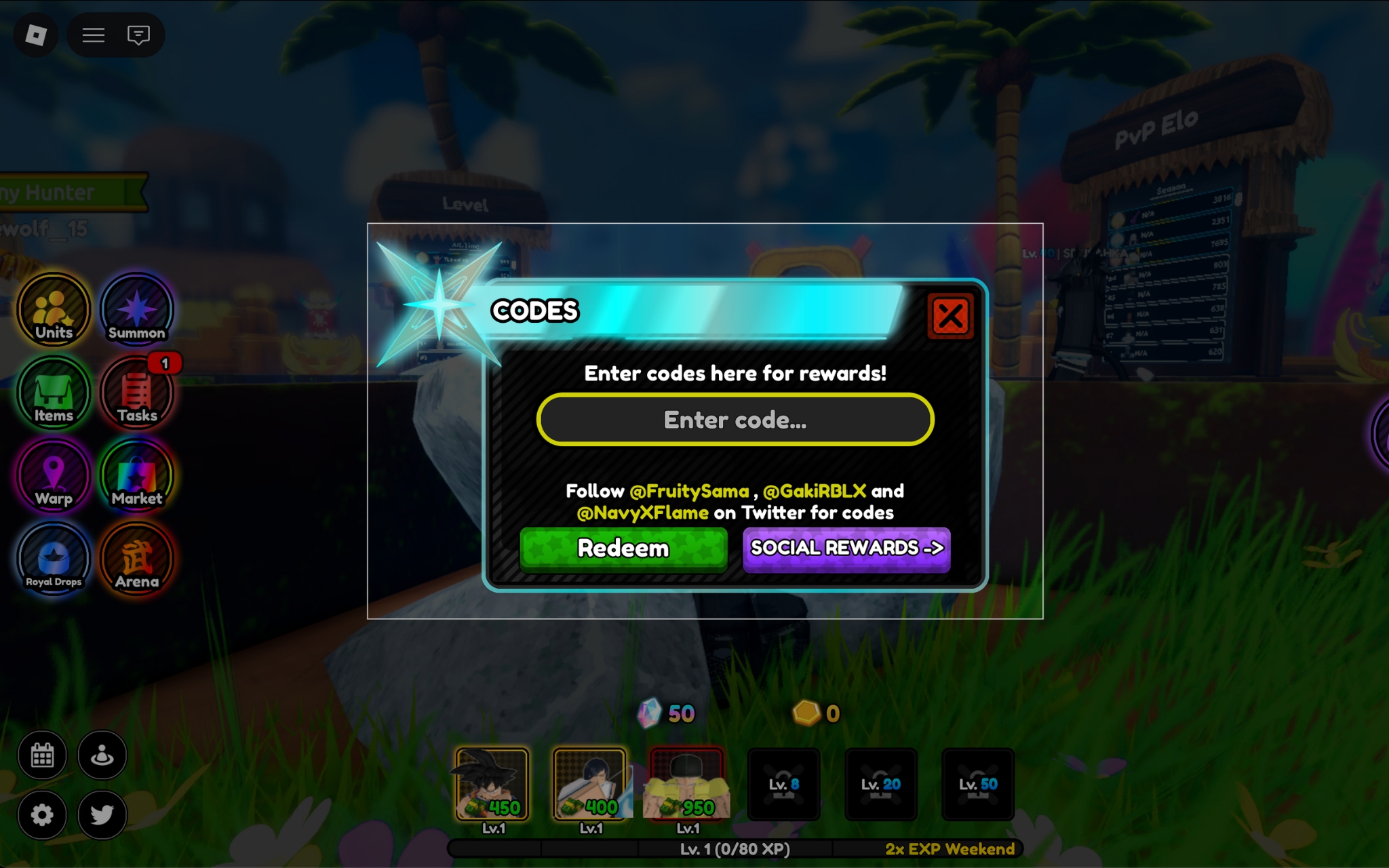Open Tasks with the notification badge

click(x=136, y=393)
